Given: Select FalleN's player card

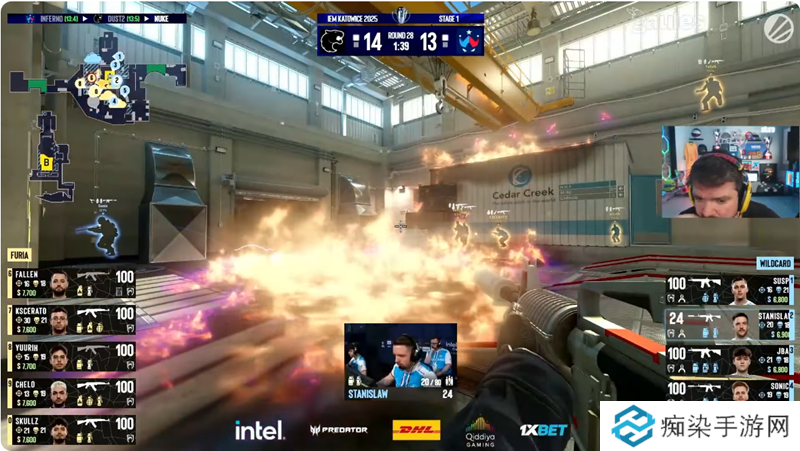Looking at the screenshot, I should (70, 283).
